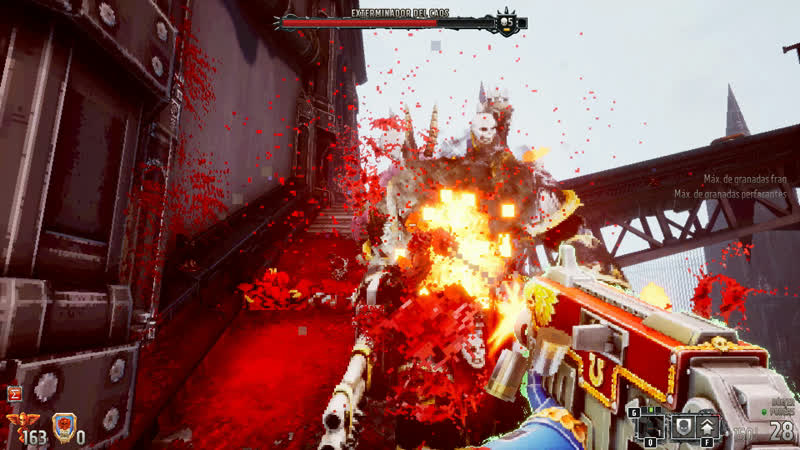Click the red sigma icon
The height and width of the screenshot is (450, 800).
pos(14,394)
